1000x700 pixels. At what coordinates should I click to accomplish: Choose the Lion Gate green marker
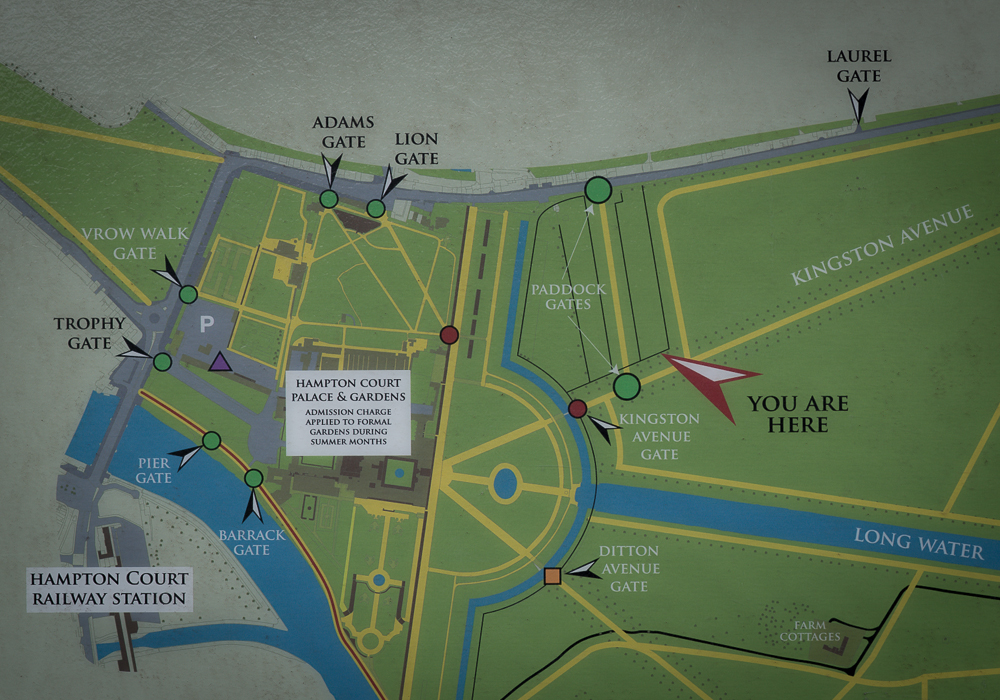376,208
